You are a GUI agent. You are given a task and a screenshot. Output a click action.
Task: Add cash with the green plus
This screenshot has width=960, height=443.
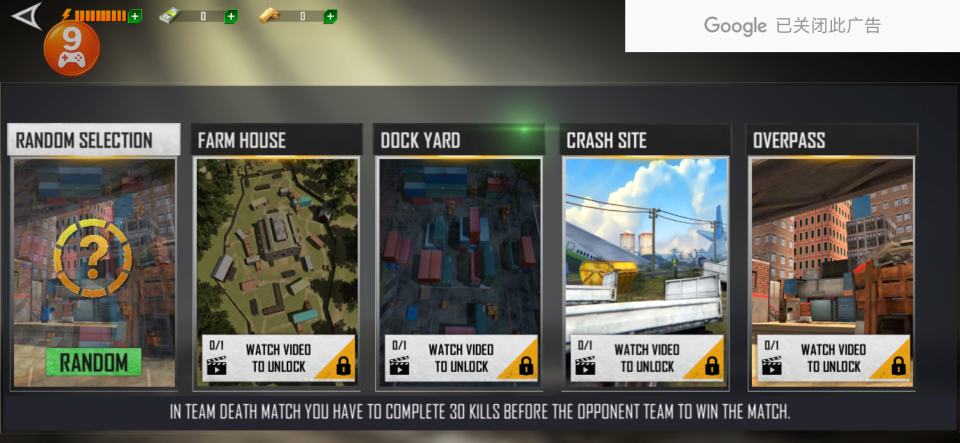[231, 16]
